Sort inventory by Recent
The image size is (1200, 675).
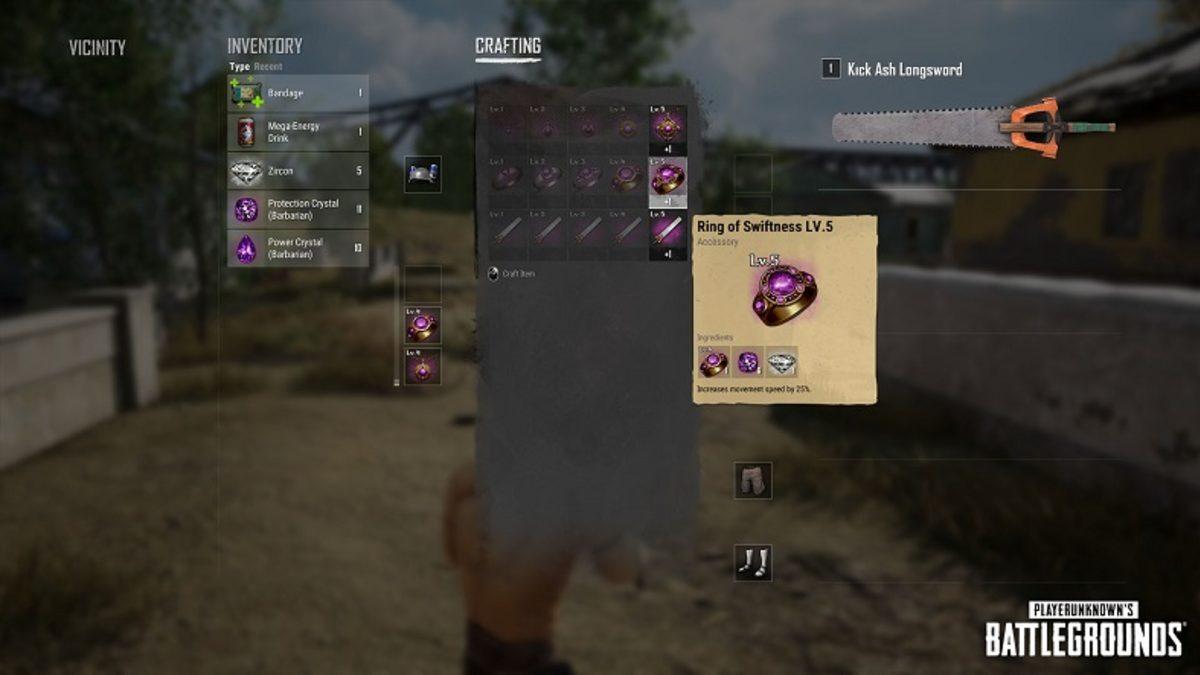click(268, 67)
